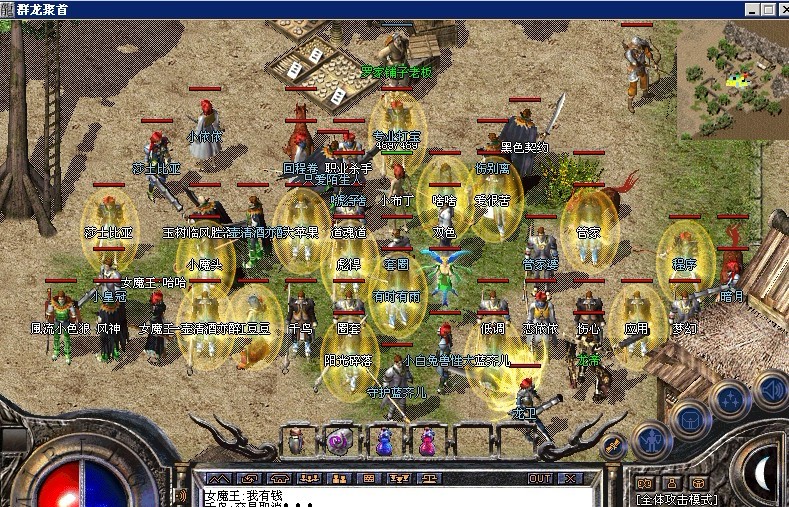
Task: Open the character equipment panel (warrior icon)
Action: tap(651, 440)
